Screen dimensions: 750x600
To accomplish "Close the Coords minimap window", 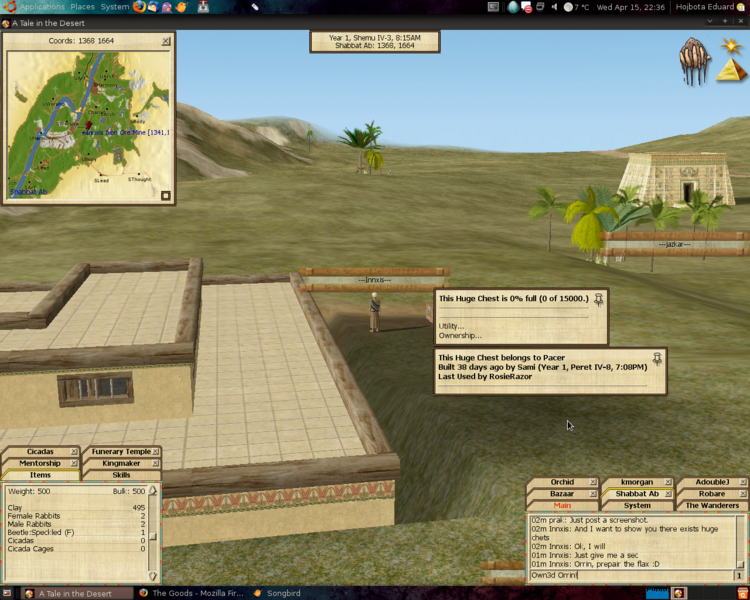I will (x=166, y=41).
